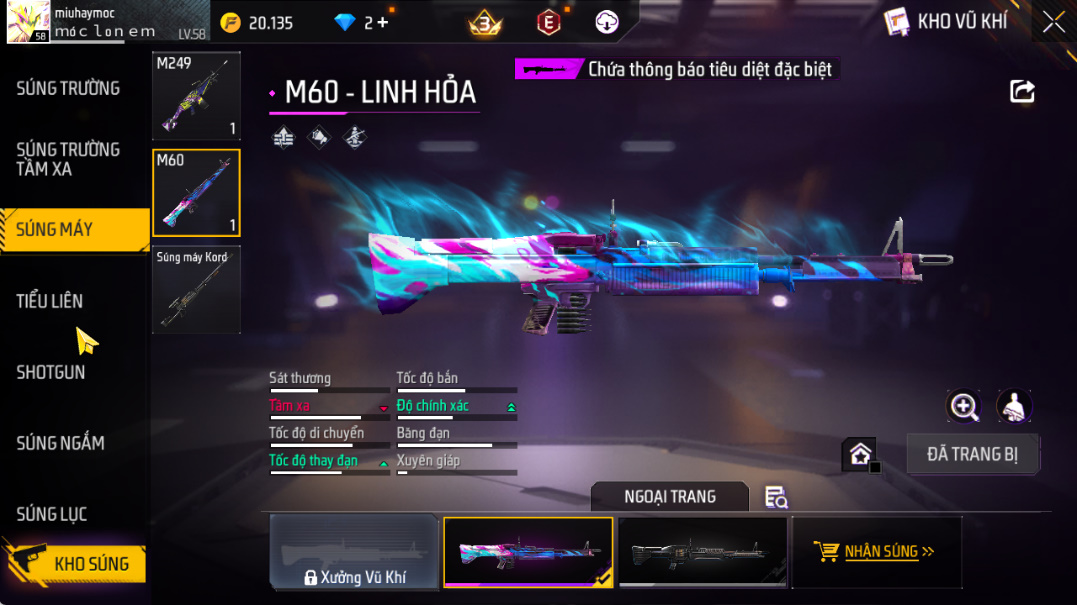Image resolution: width=1077 pixels, height=605 pixels.
Task: Add diamonds with the plus button
Action: (383, 22)
